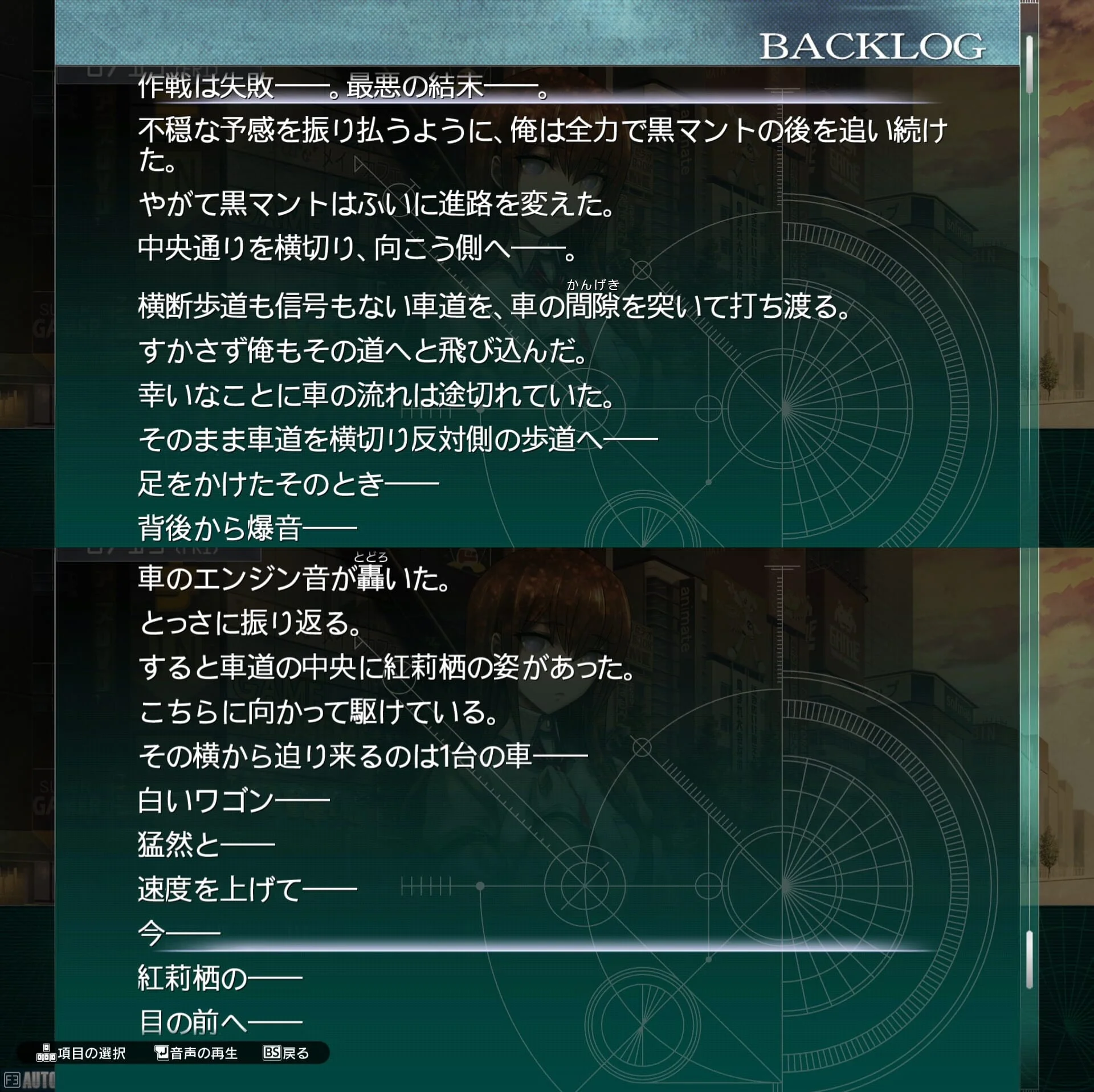
Task: Choose the line そのまま車道を横切り反対側の歩道へ――
Action: (398, 440)
